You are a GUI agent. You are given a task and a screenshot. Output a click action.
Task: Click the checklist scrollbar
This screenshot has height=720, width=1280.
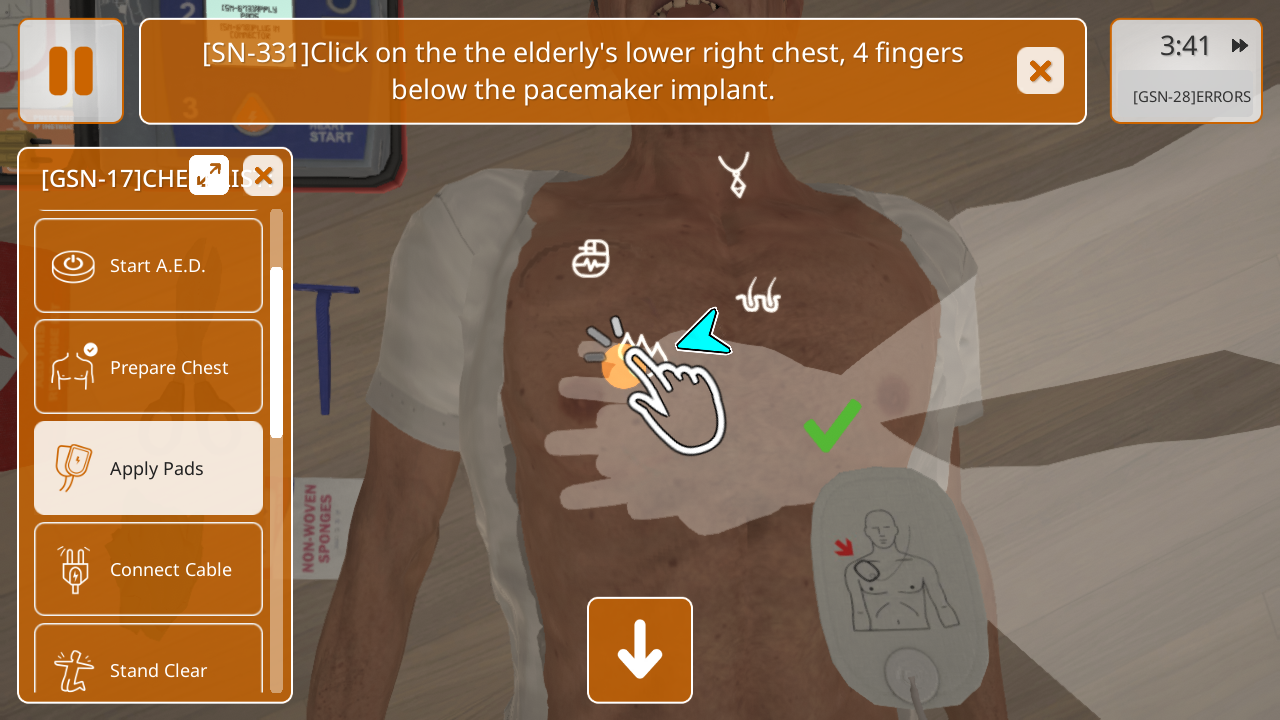(x=276, y=352)
